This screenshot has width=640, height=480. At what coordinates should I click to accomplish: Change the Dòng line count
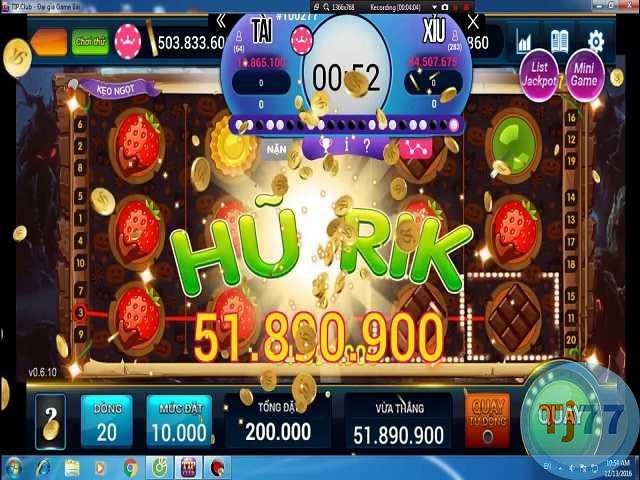(106, 421)
